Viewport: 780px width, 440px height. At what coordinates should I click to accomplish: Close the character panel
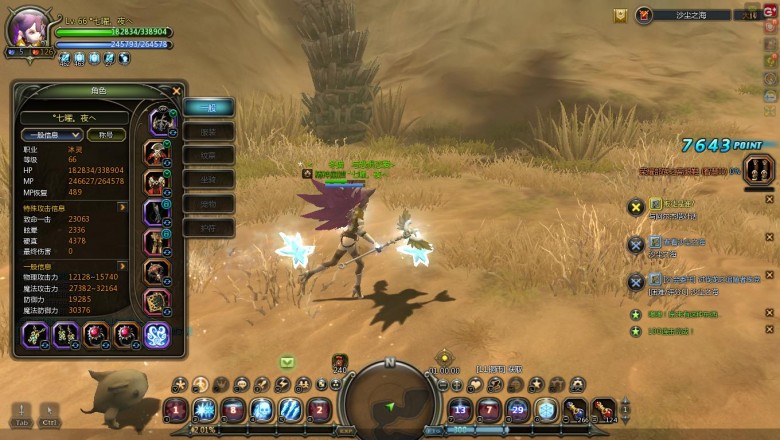[177, 91]
